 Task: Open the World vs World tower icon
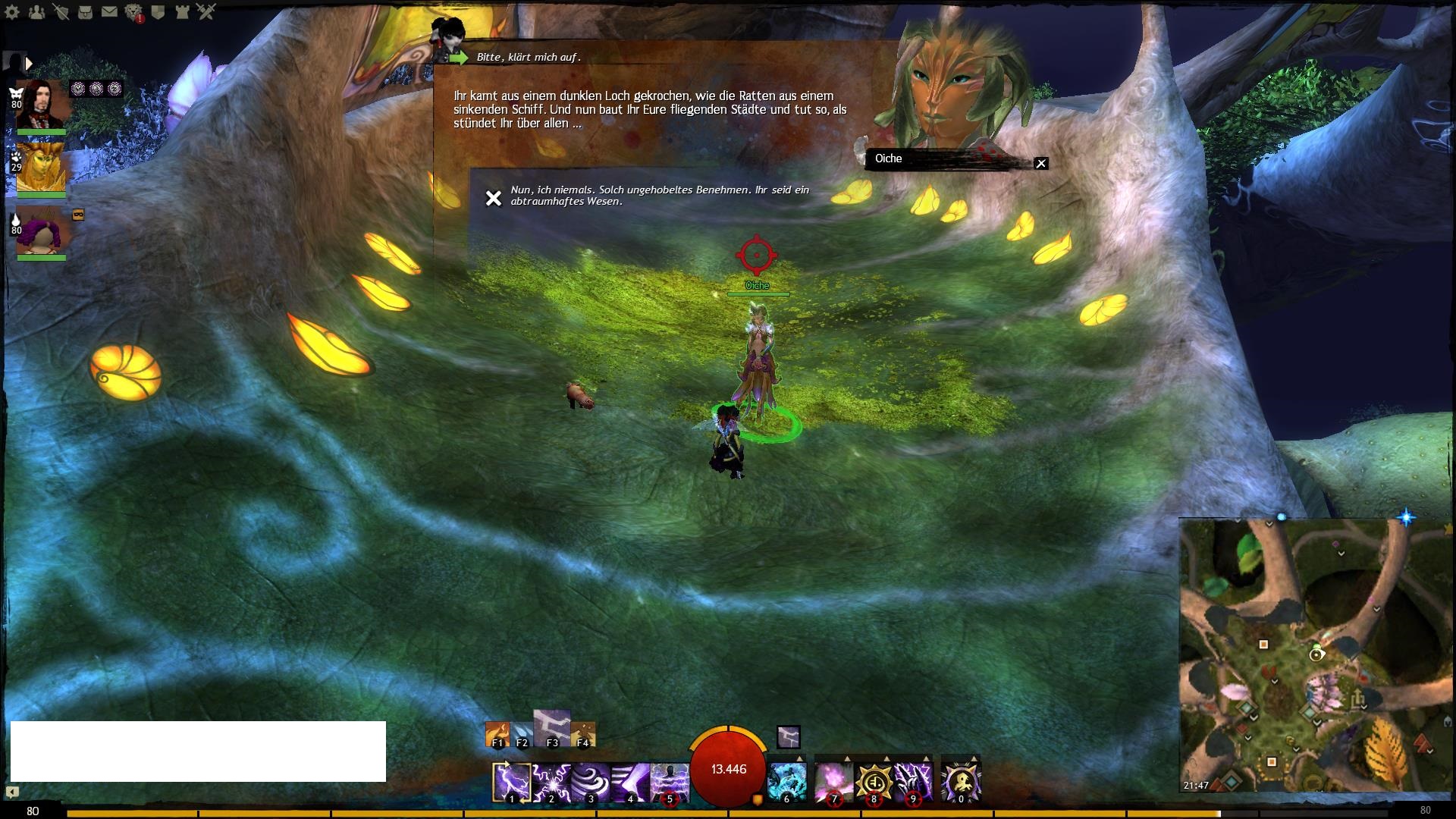(x=183, y=12)
